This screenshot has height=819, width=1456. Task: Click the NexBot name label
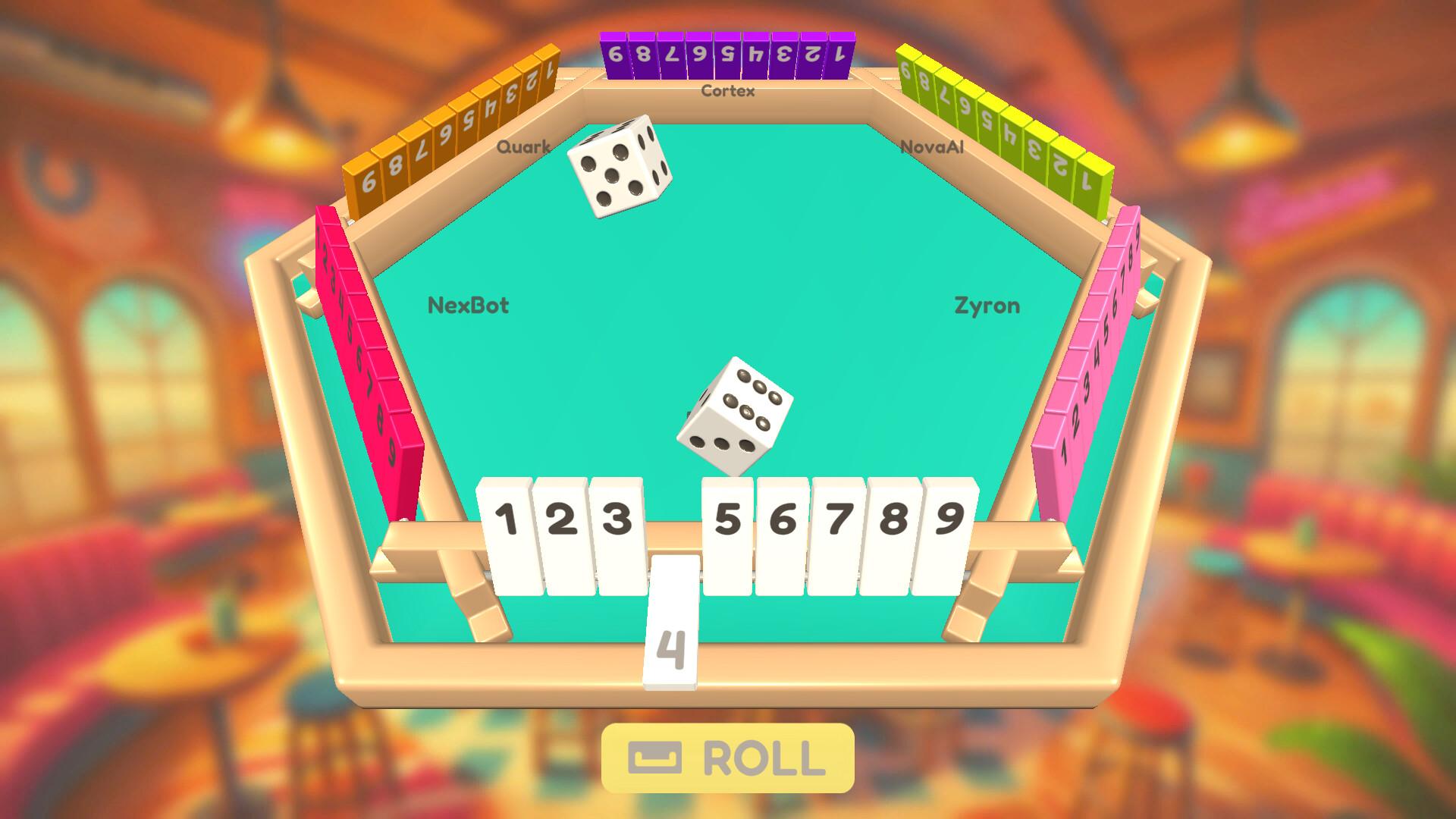point(468,306)
